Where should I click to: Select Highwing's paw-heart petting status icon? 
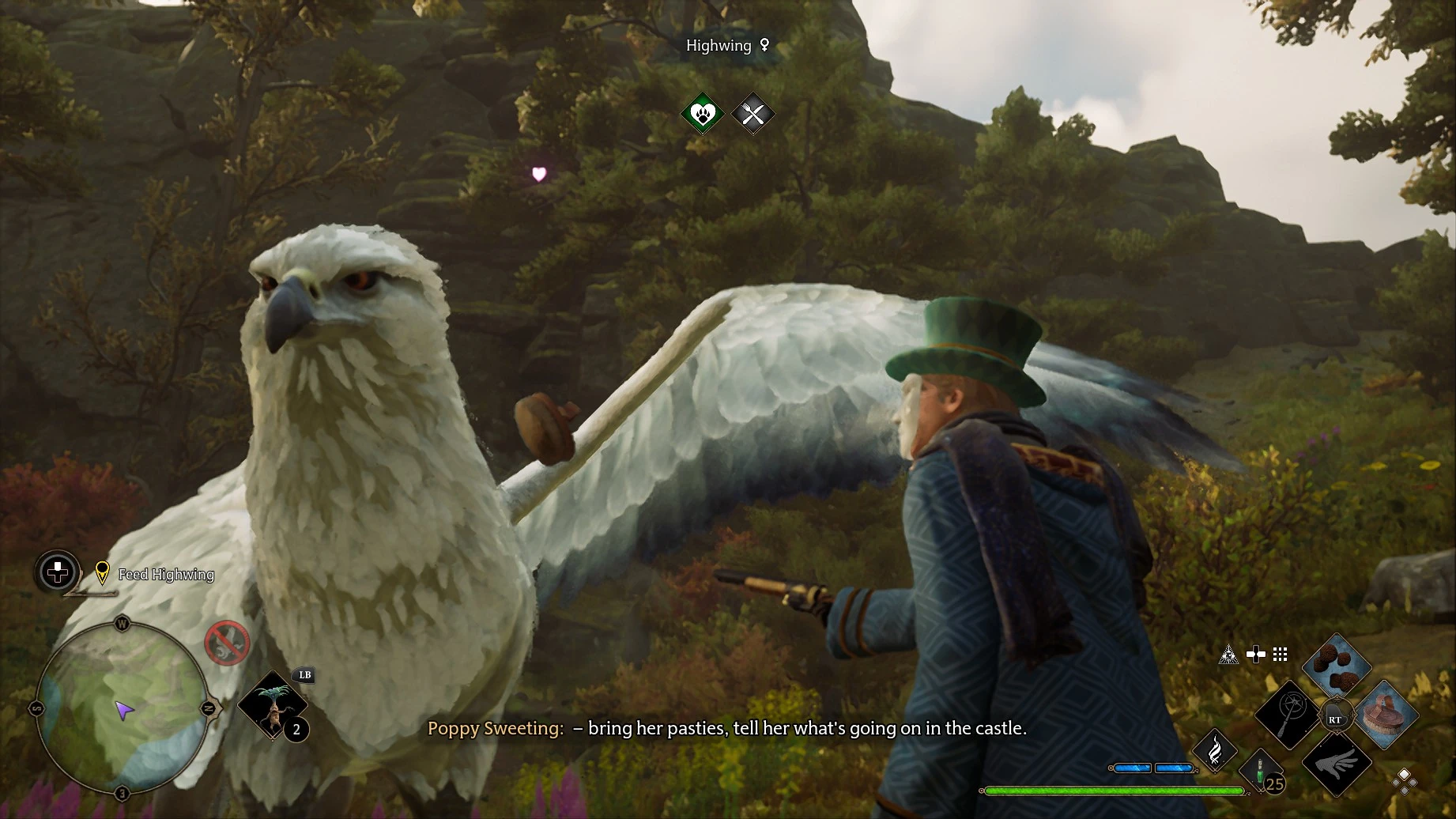tap(703, 115)
